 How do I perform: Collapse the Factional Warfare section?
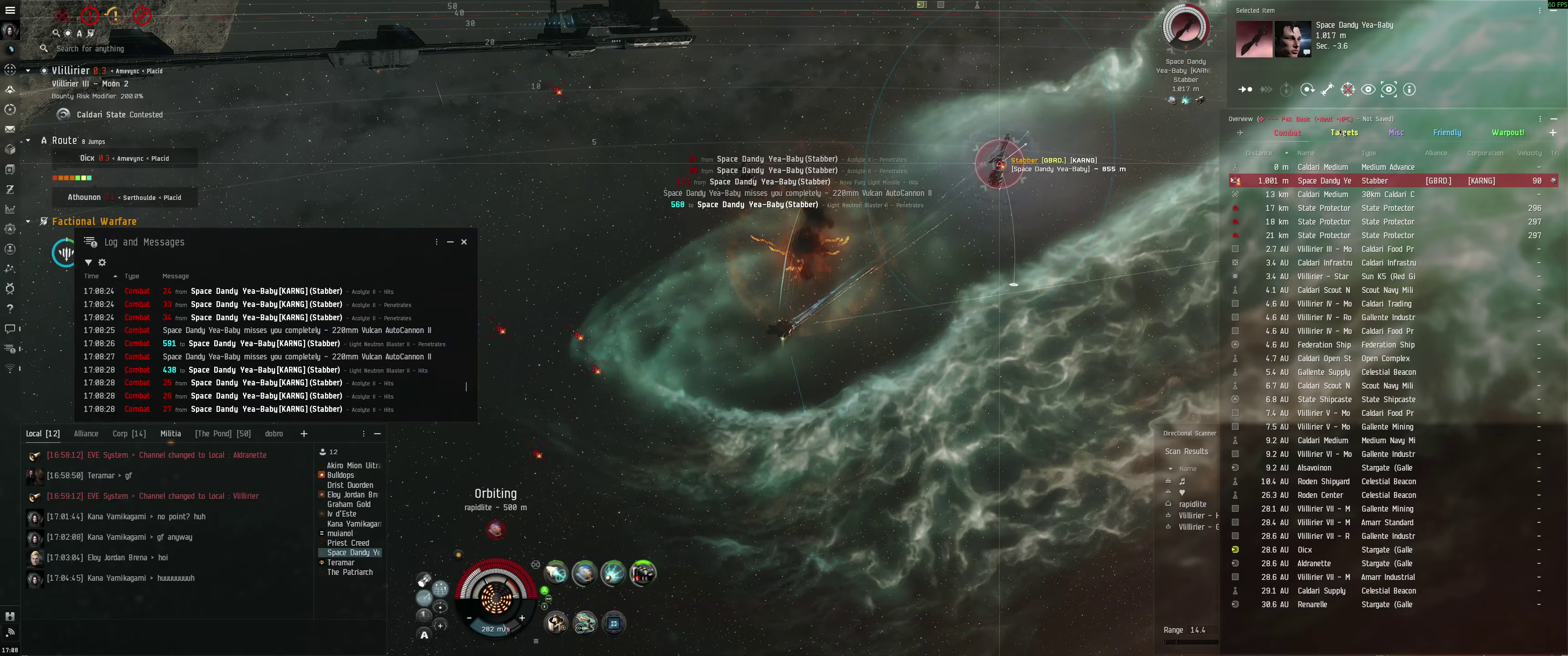click(28, 221)
